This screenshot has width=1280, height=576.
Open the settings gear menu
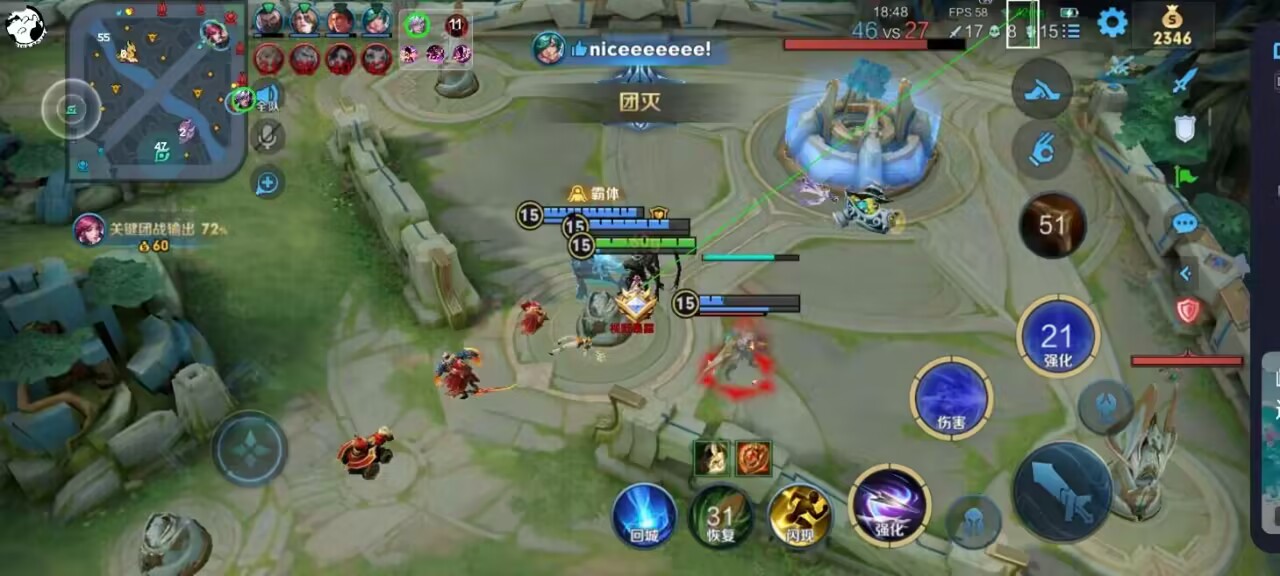click(x=1111, y=22)
